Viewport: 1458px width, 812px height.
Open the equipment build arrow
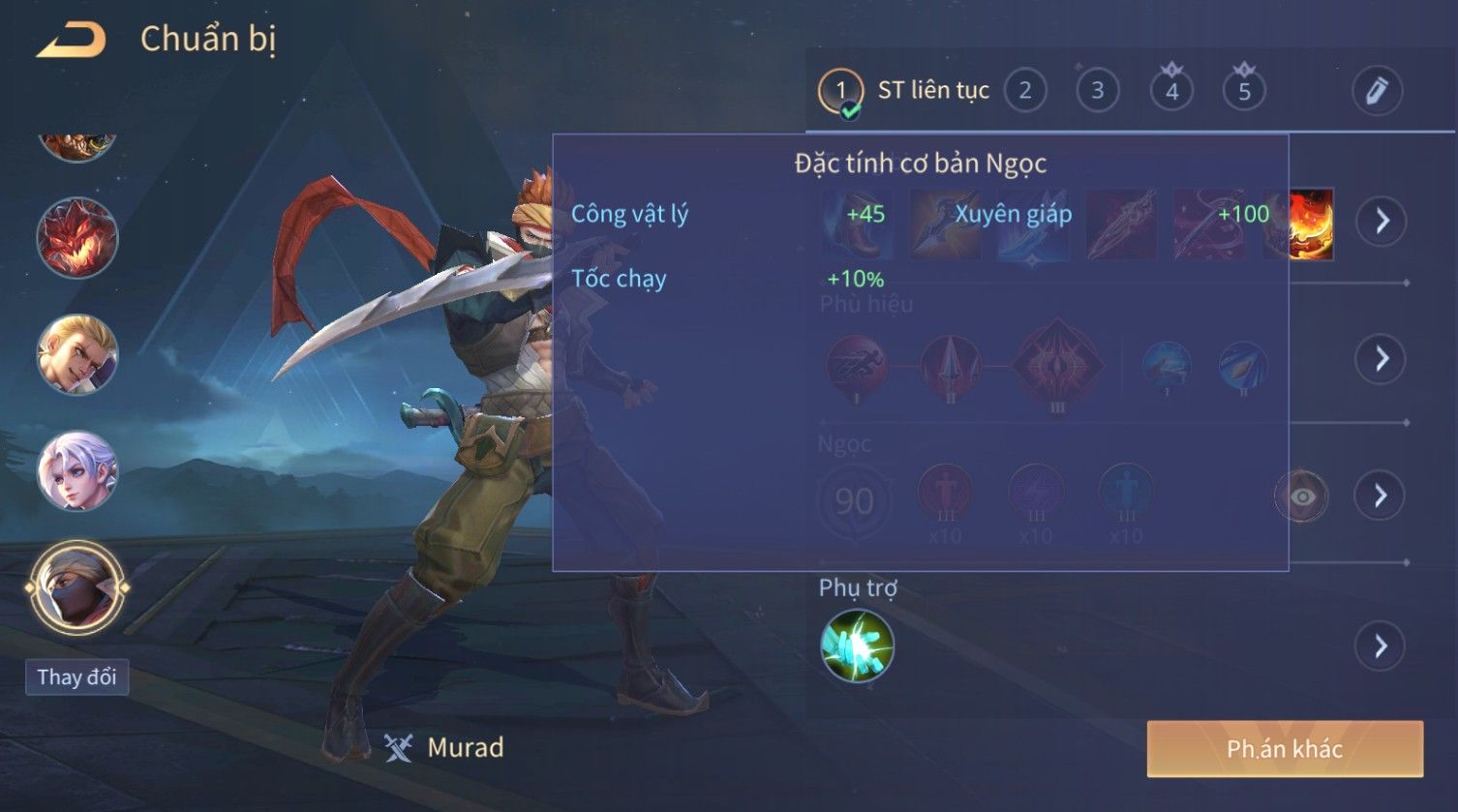coord(1381,222)
